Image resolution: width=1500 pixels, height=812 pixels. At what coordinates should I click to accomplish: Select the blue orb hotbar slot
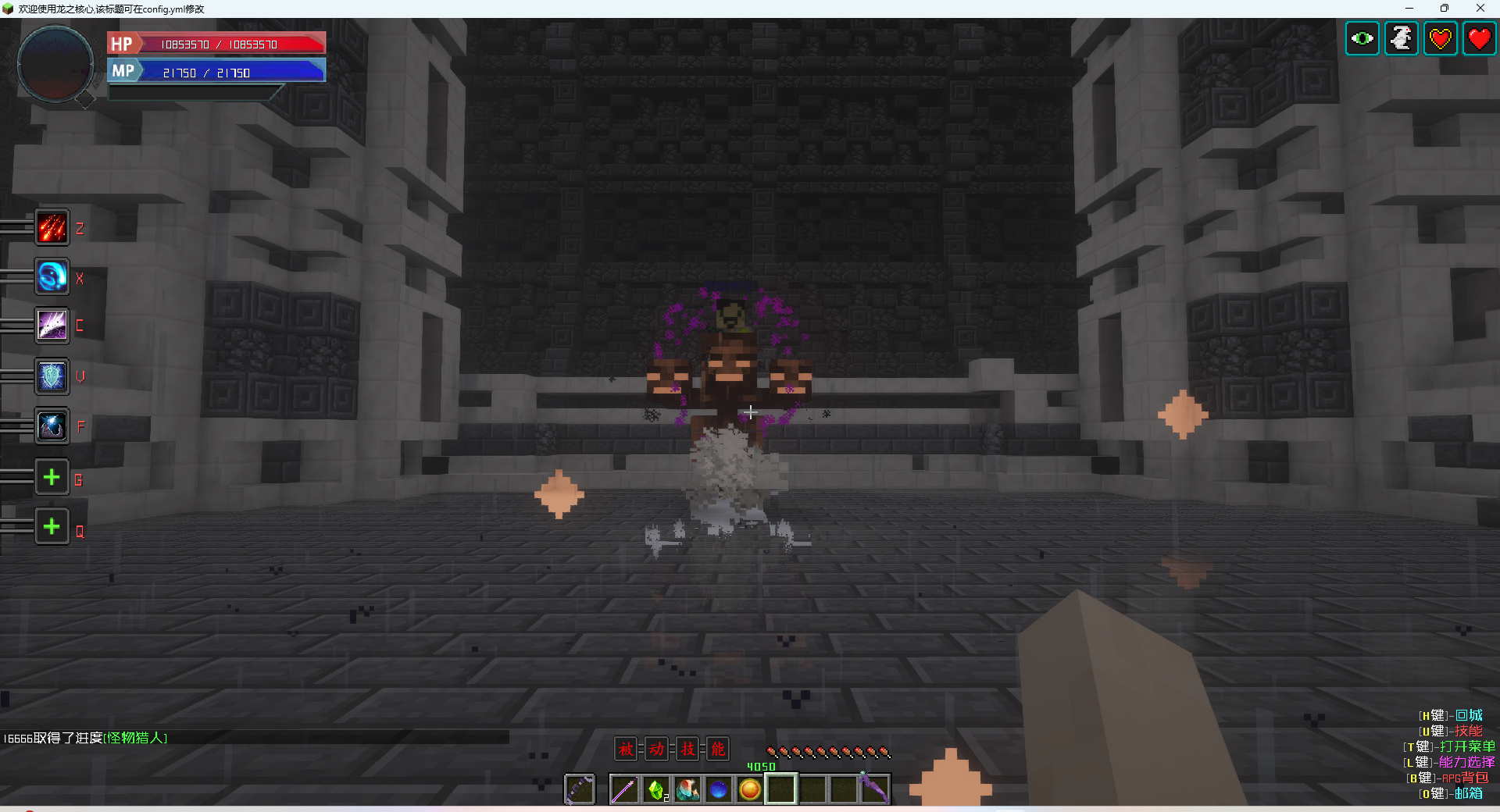[719, 790]
